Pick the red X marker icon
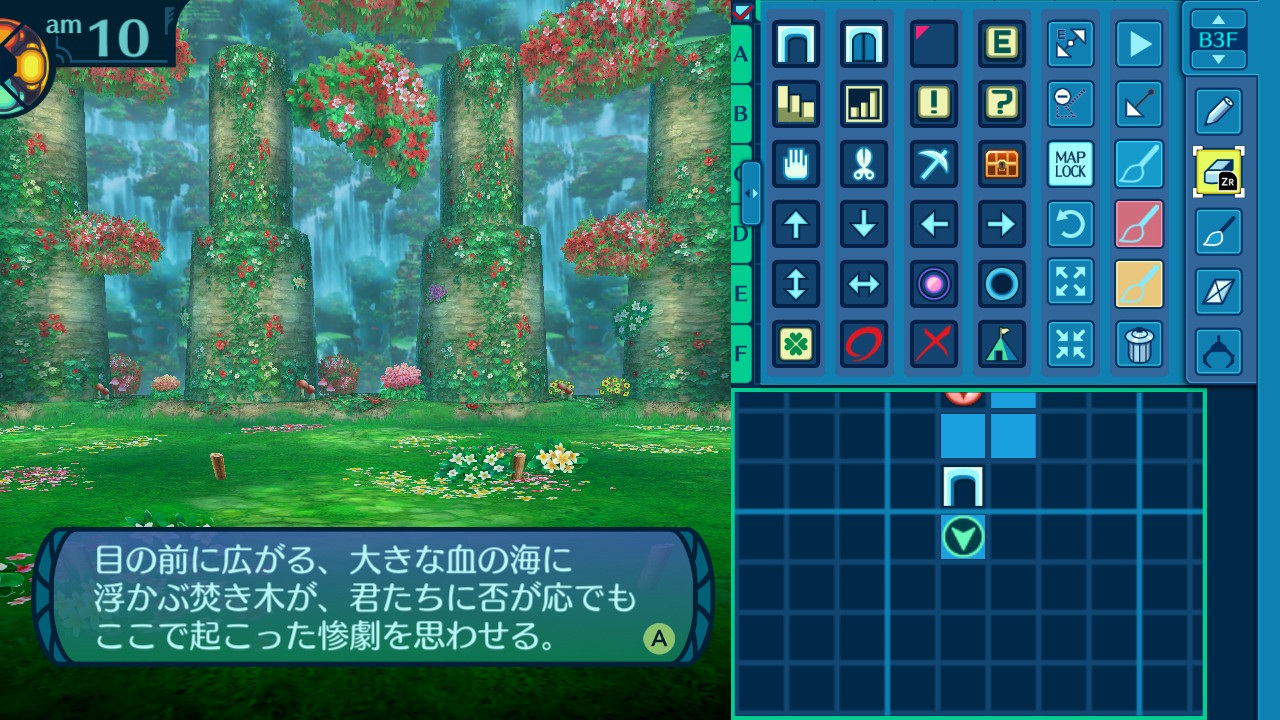The image size is (1280, 720). [934, 344]
